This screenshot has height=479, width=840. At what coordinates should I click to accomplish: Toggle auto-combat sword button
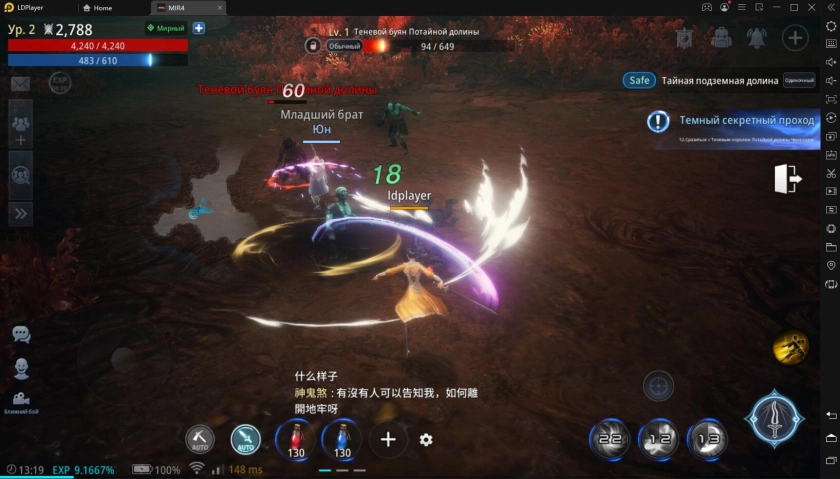245,439
